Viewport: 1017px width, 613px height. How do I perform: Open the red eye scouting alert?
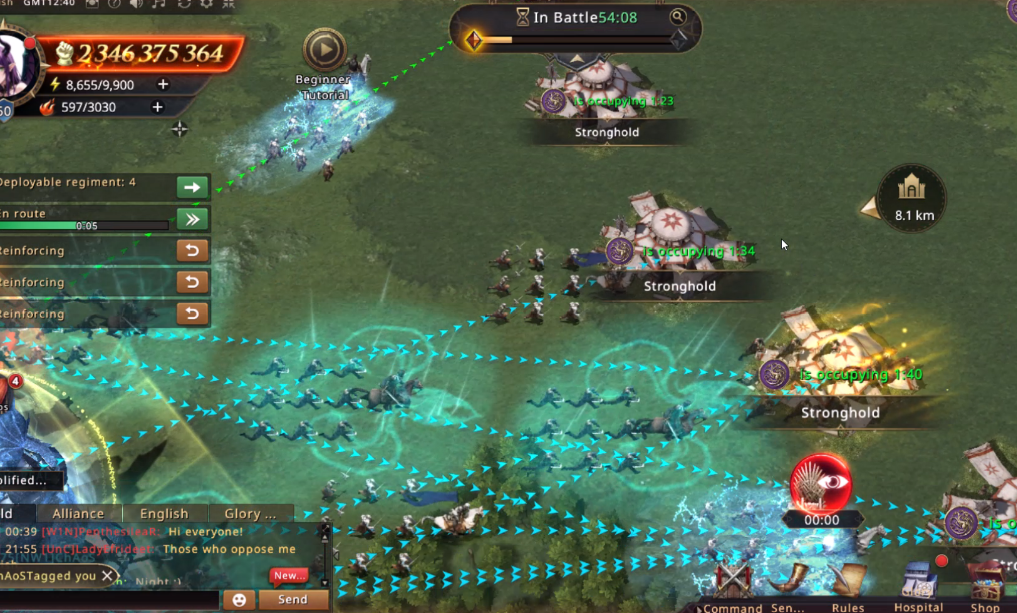point(821,485)
